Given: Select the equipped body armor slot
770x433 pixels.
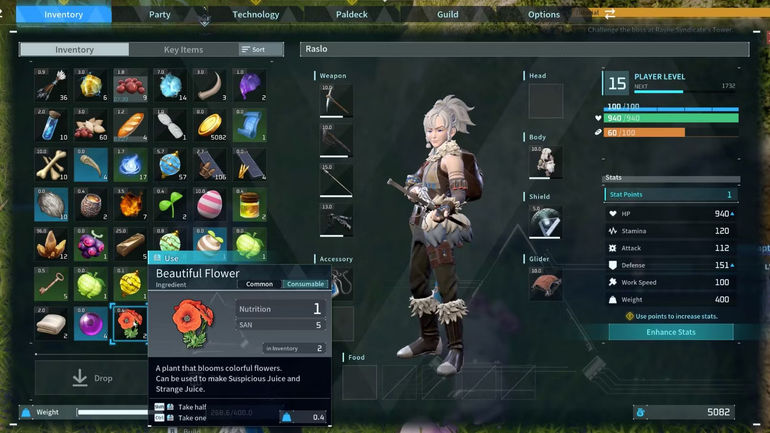Looking at the screenshot, I should point(546,162).
